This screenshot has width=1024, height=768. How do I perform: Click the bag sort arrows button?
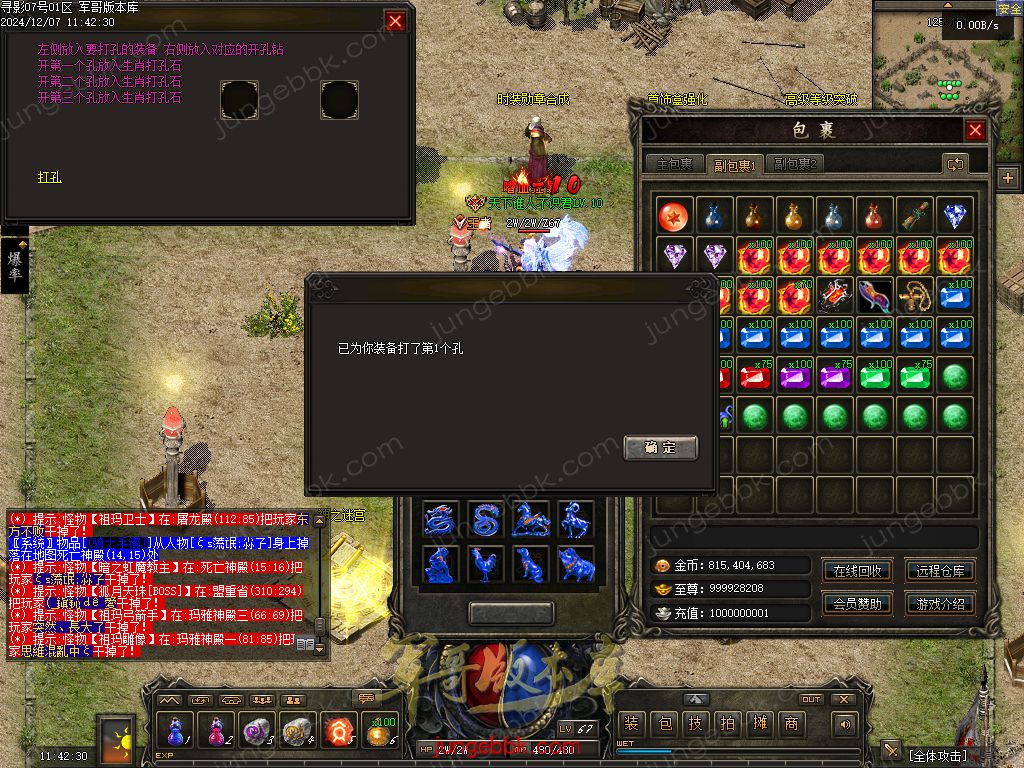[955, 164]
